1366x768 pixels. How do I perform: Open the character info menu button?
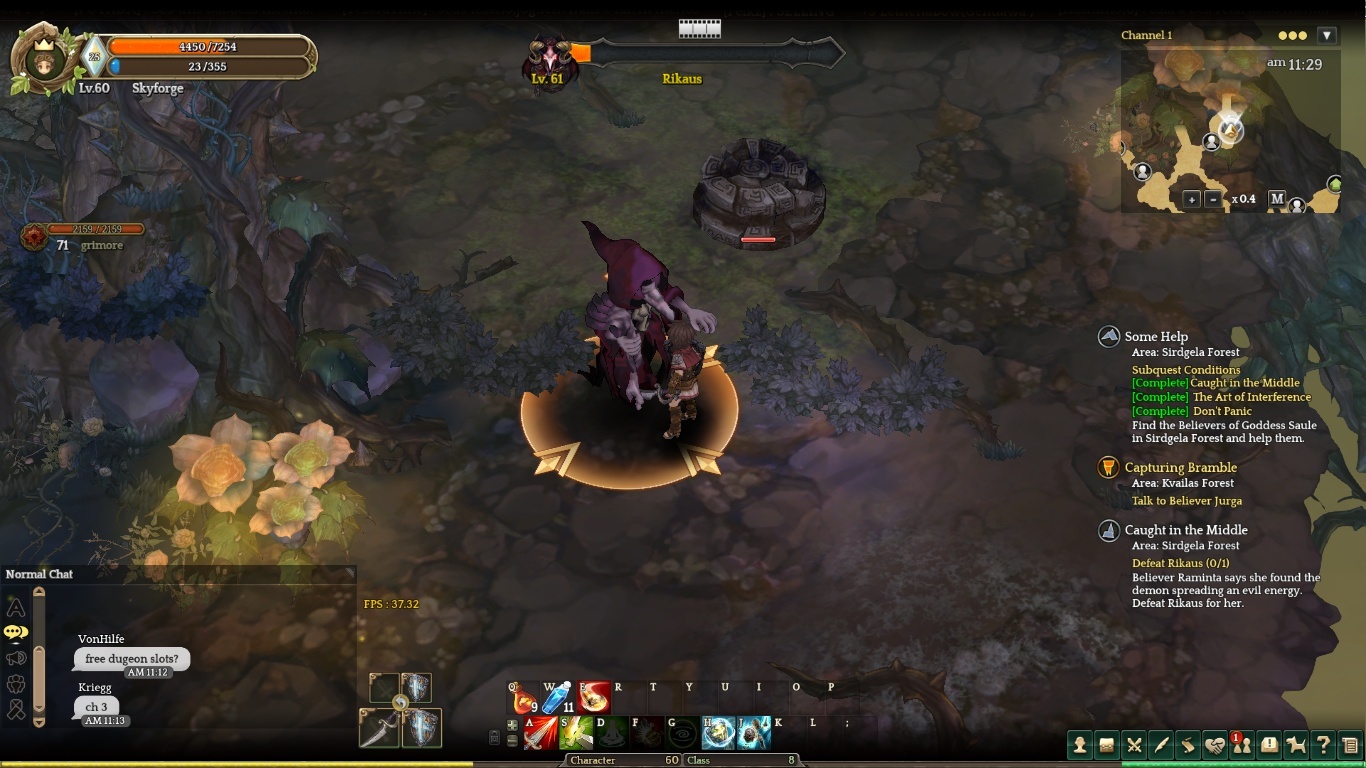coord(1080,744)
